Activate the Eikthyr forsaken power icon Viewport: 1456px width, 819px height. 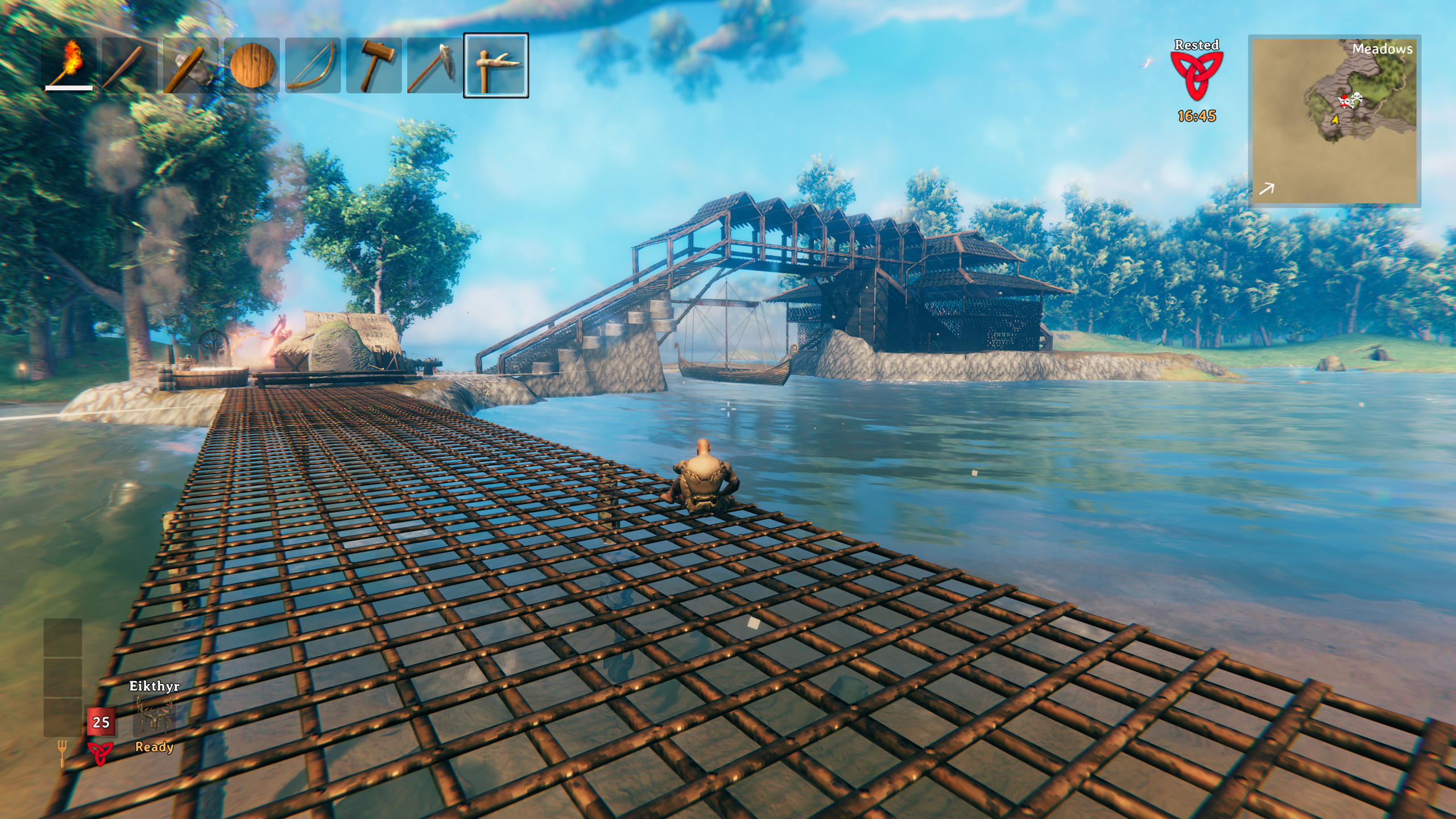point(154,716)
